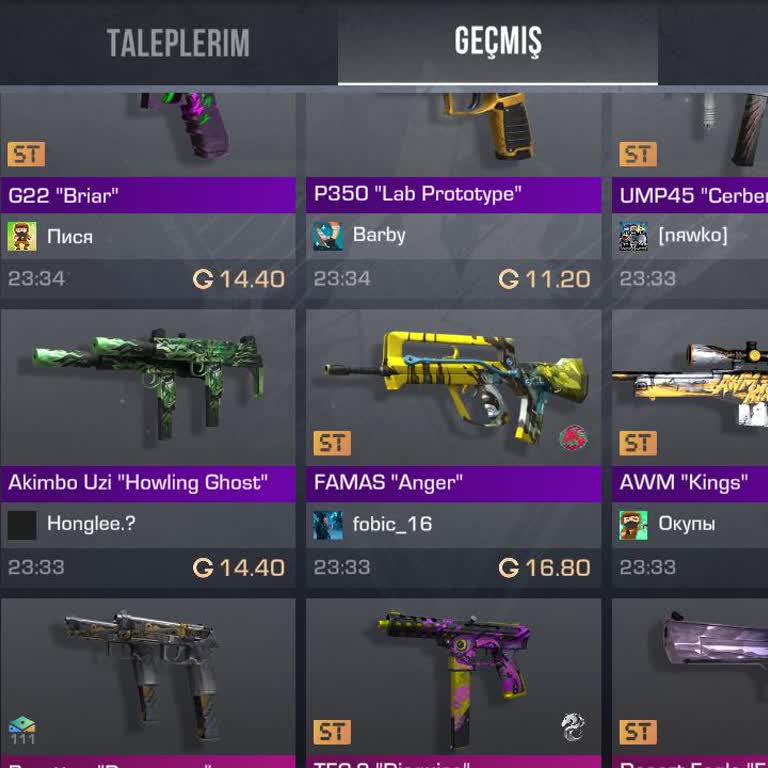Open the G22 "Briar" listing

tap(148, 195)
